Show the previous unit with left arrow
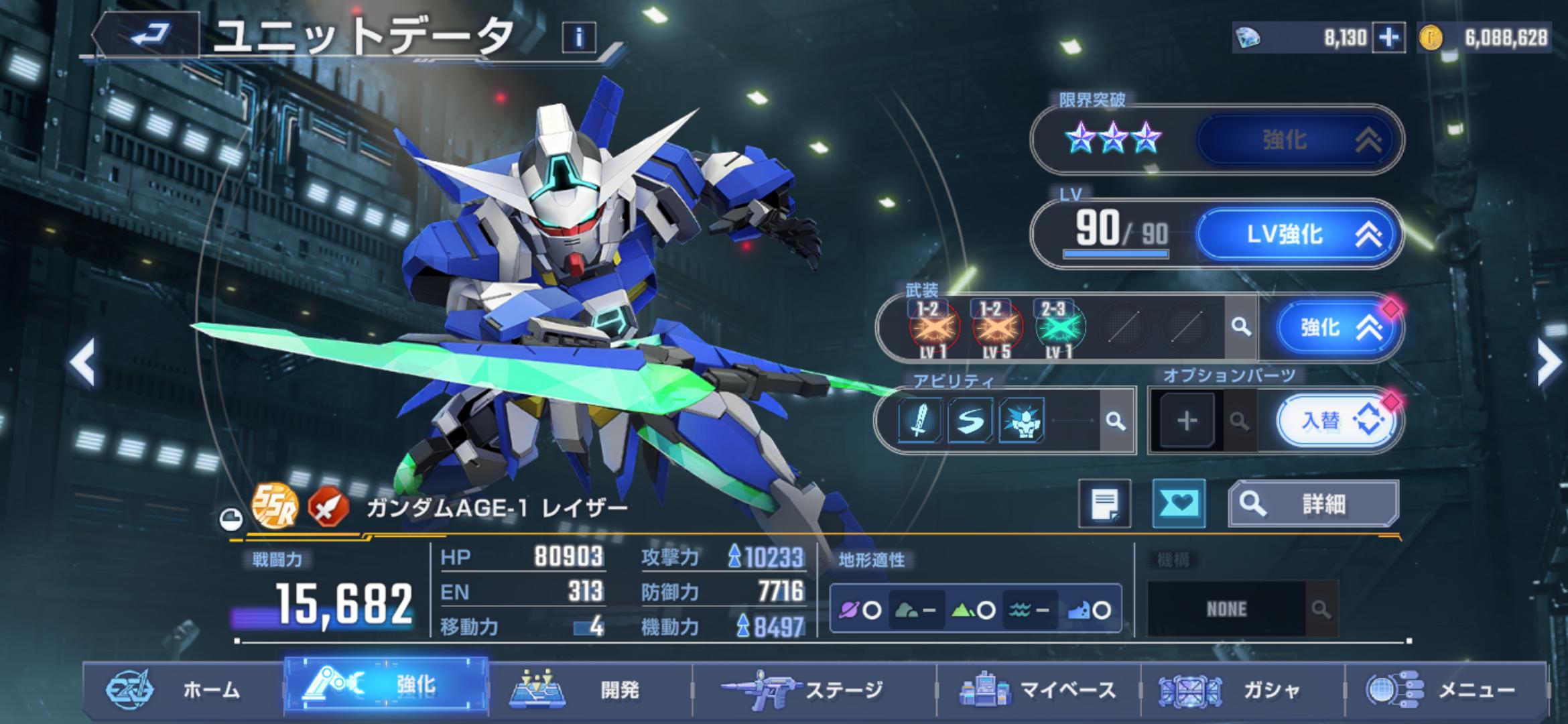Viewport: 1568px width, 724px height. point(83,363)
